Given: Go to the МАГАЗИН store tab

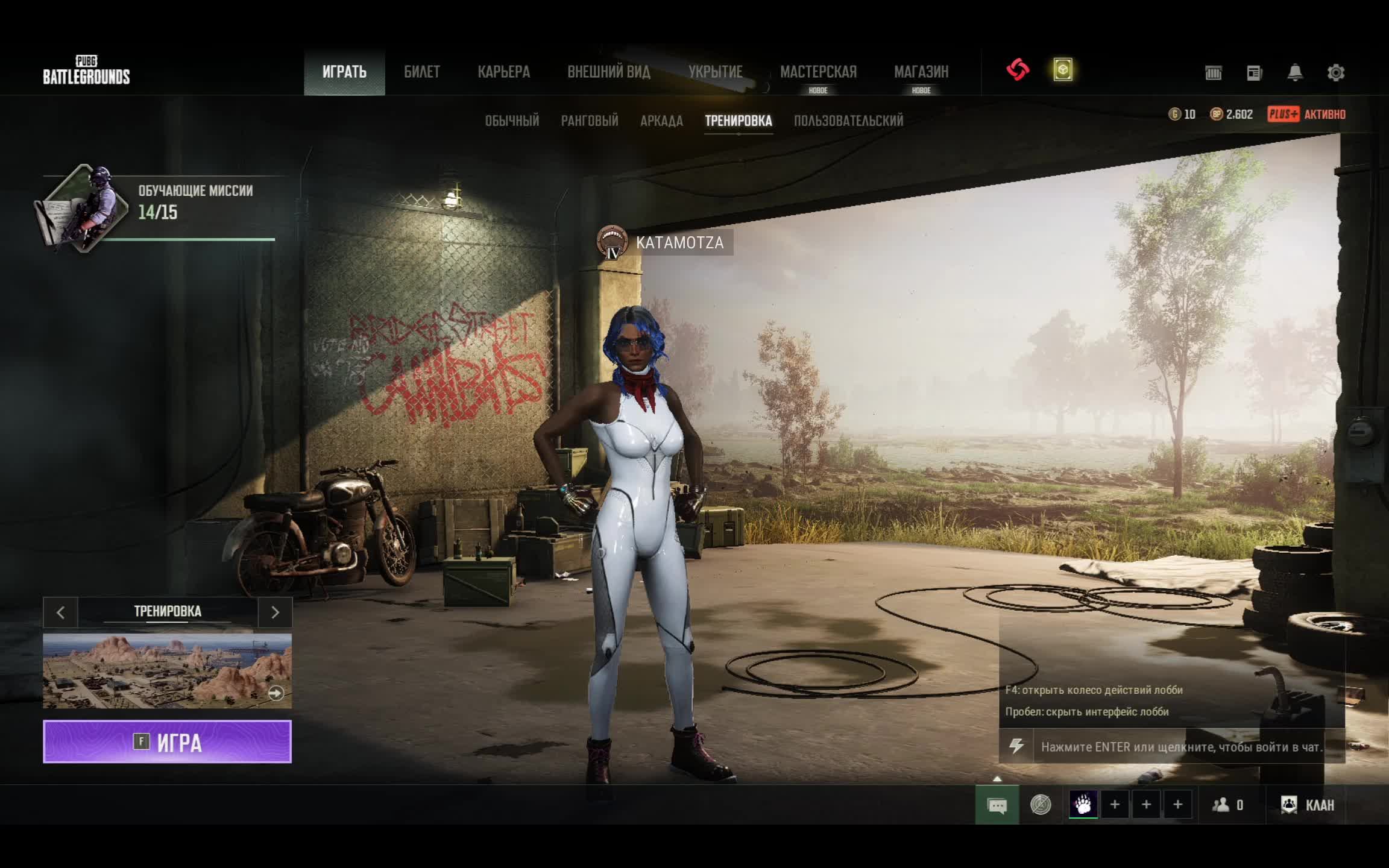Looking at the screenshot, I should (921, 72).
